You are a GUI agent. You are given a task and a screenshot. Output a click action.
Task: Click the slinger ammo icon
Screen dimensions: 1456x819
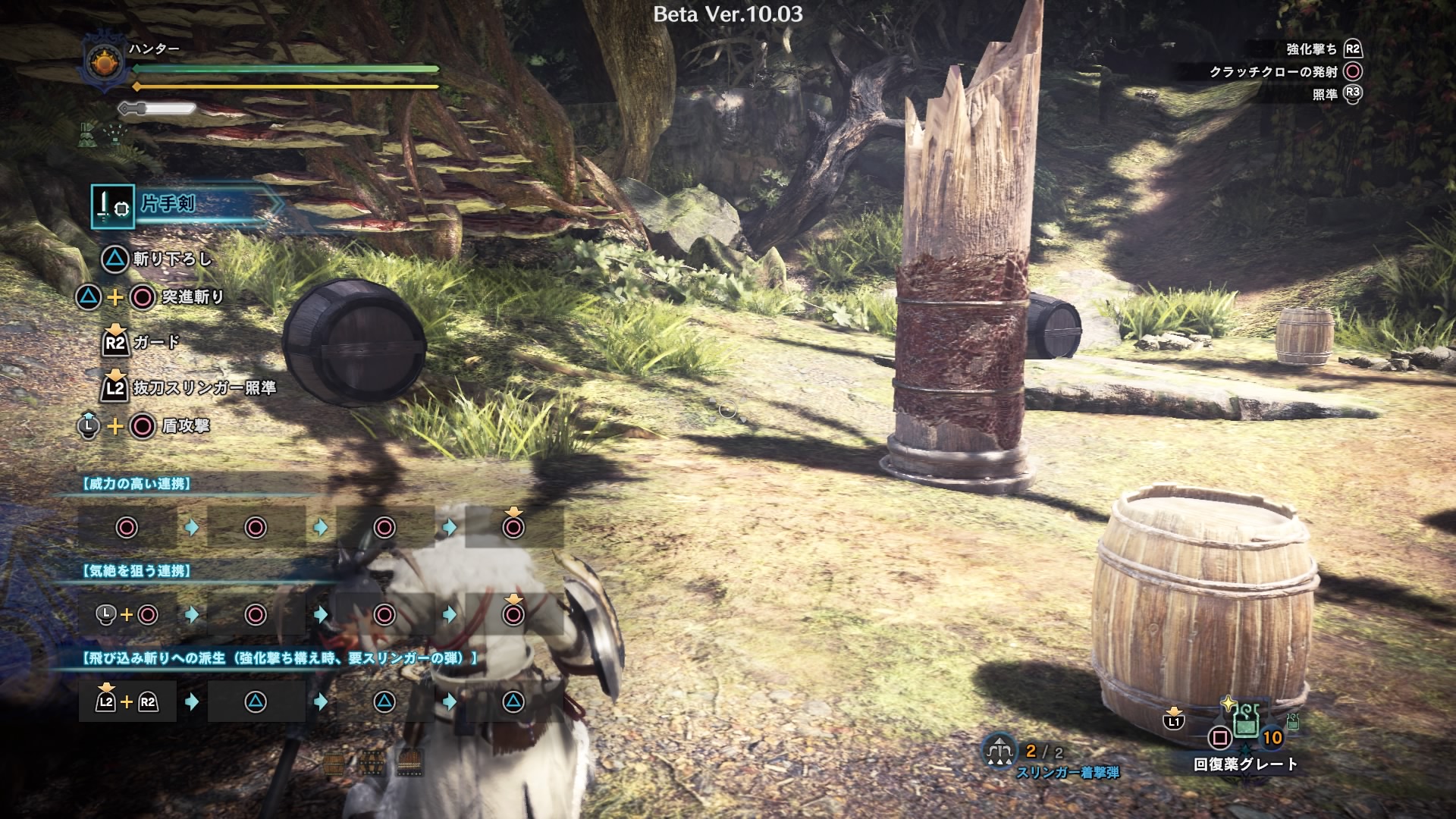[999, 752]
